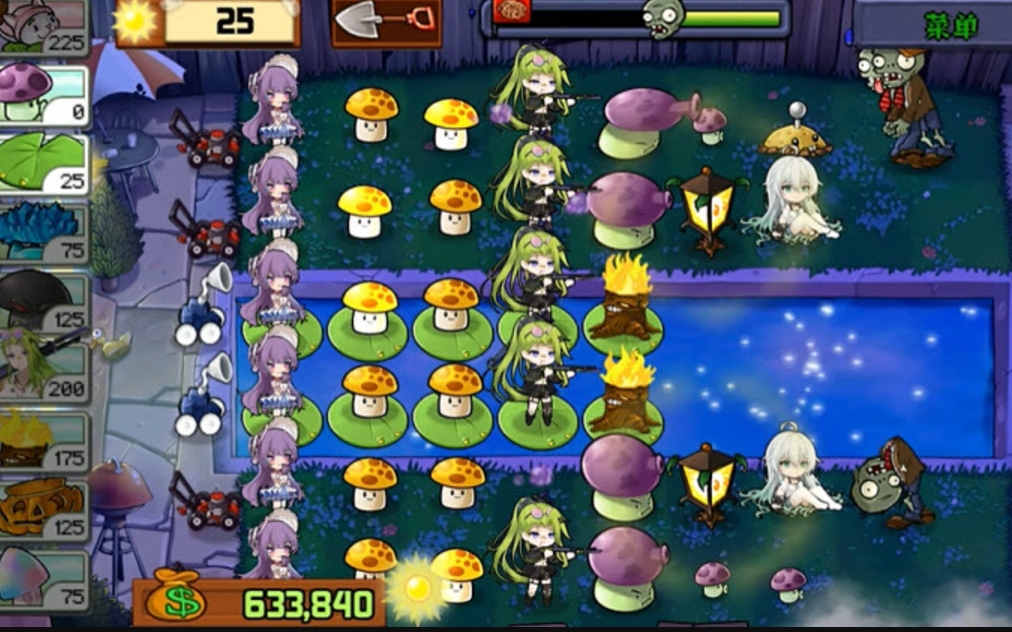Select the pink character card costing 225
Image resolution: width=1012 pixels, height=632 pixels.
(44, 25)
